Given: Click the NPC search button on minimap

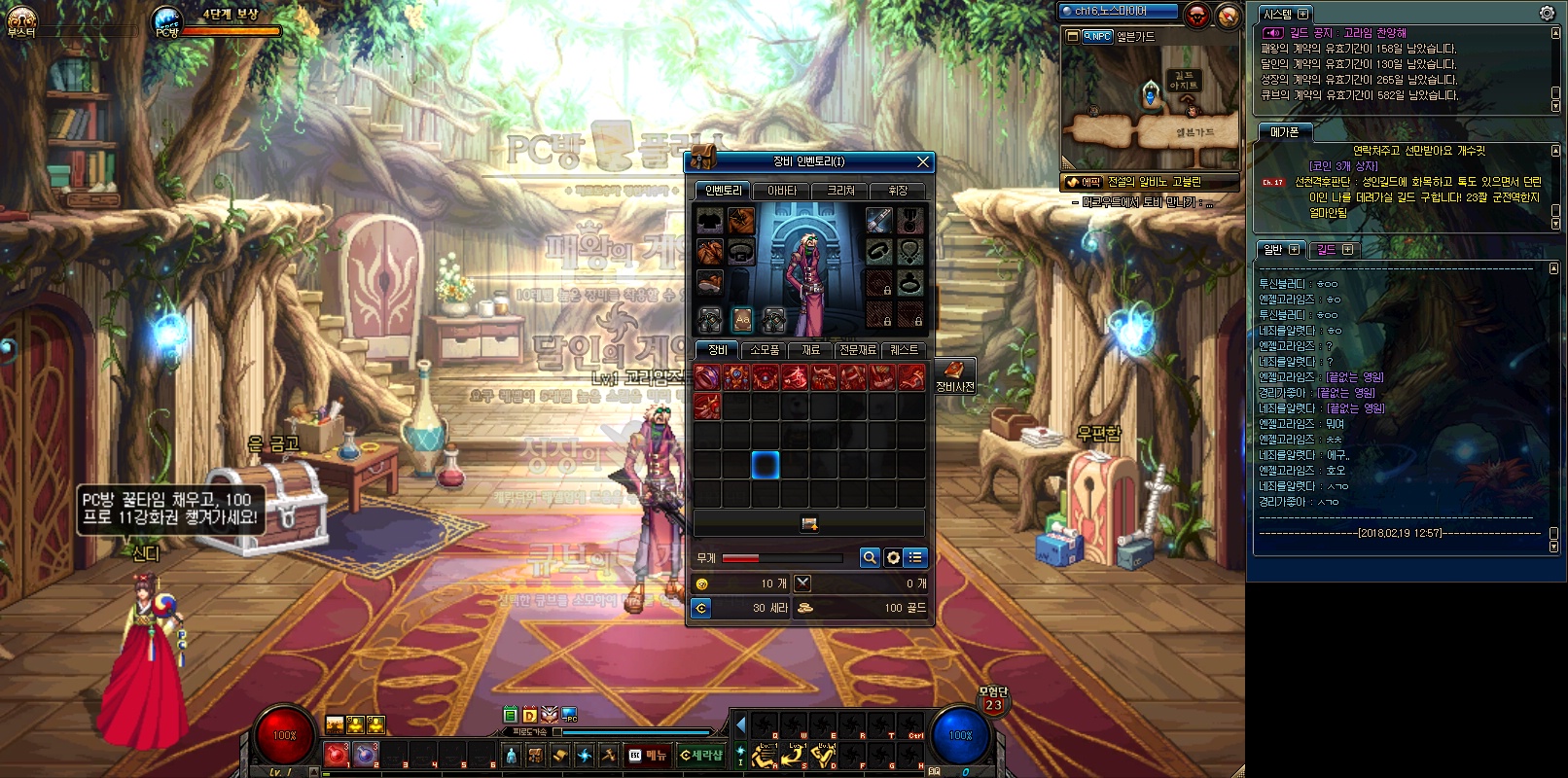Looking at the screenshot, I should pyautogui.click(x=1096, y=36).
